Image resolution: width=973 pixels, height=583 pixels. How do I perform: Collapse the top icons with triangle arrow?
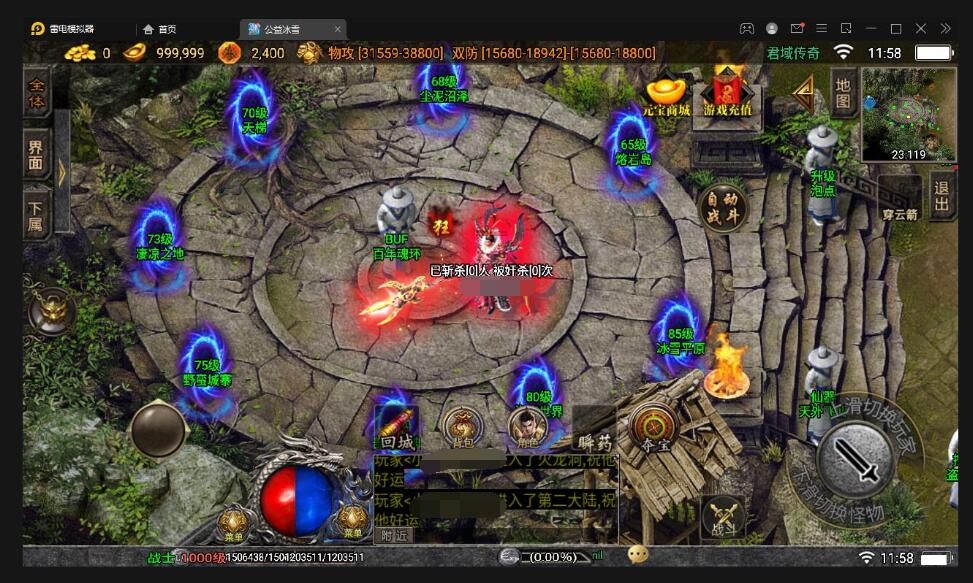(x=802, y=93)
